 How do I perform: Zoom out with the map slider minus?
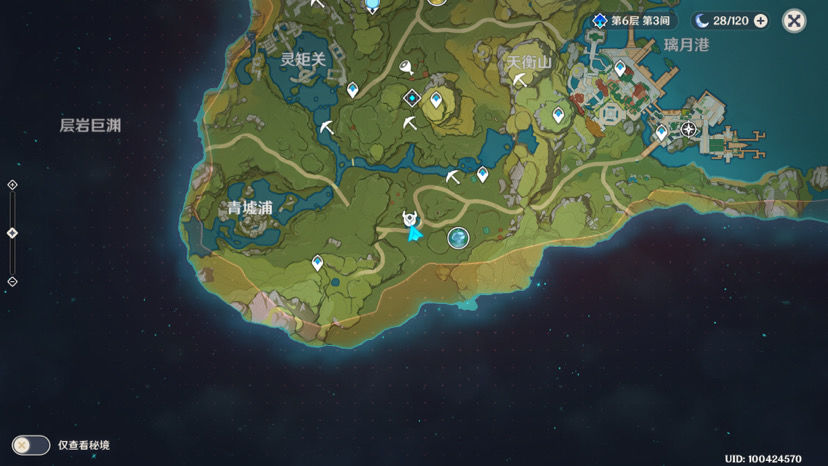(x=12, y=282)
